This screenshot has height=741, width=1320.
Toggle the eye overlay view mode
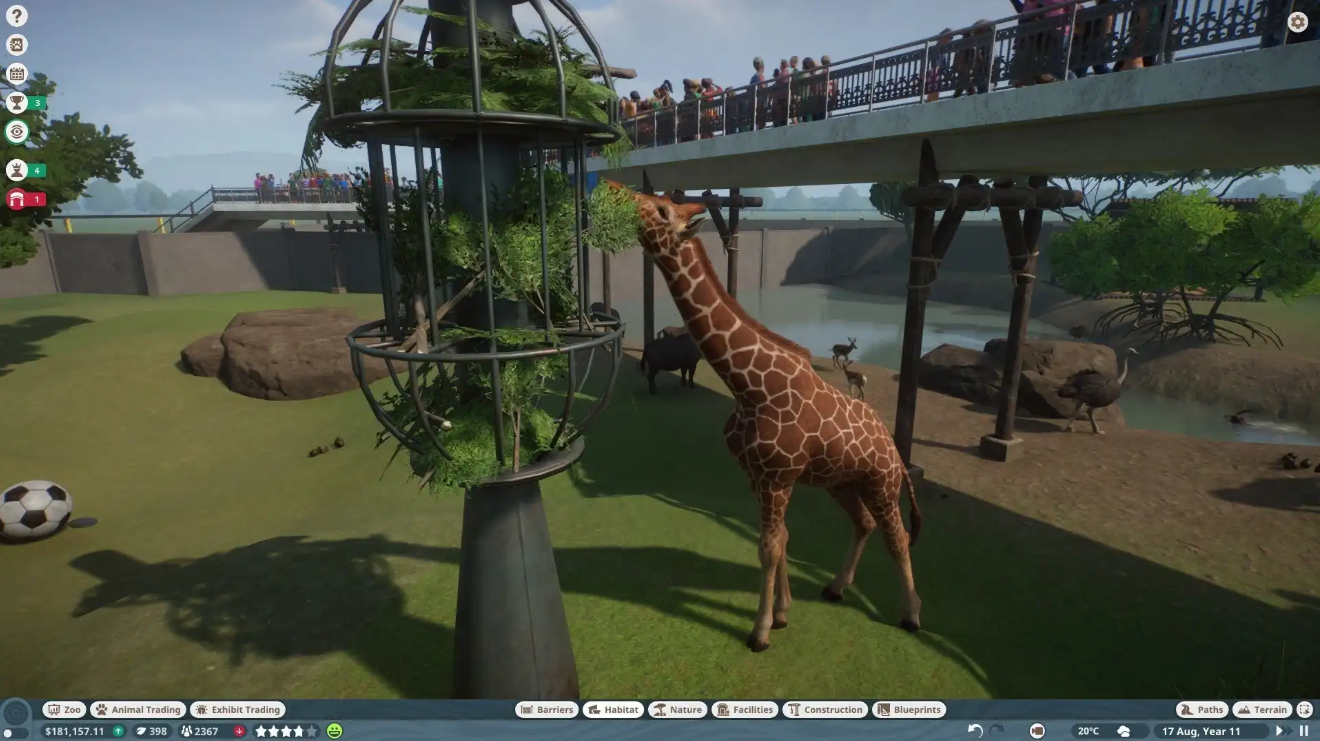pos(16,131)
